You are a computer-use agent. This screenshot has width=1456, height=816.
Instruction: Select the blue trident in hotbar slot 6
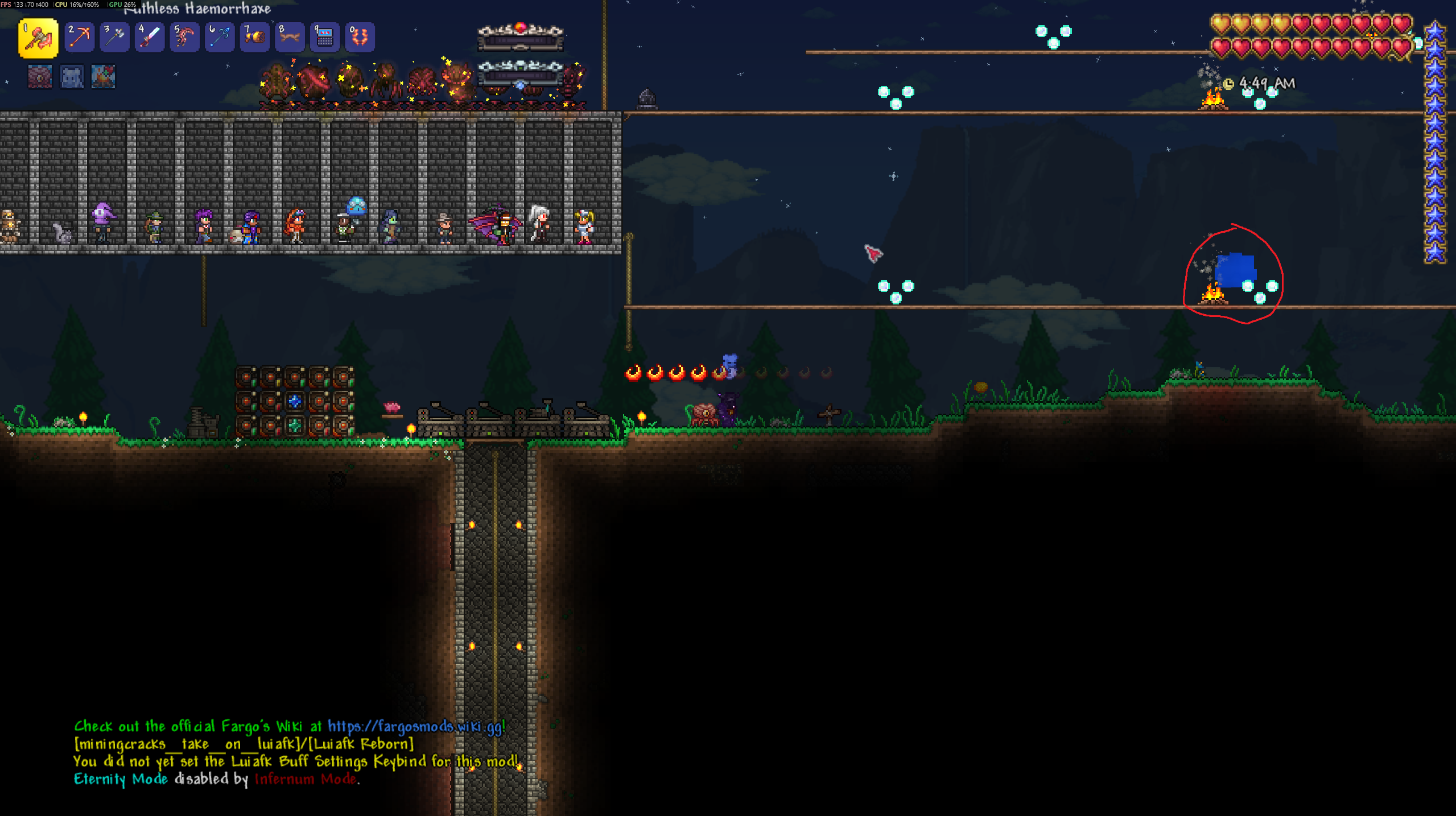220,37
